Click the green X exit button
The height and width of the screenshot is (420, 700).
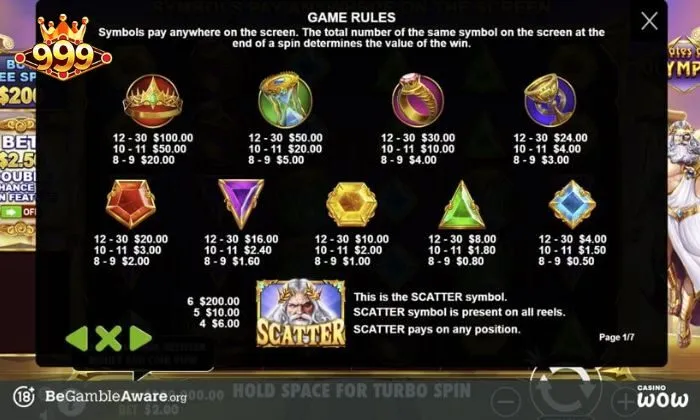click(x=108, y=338)
